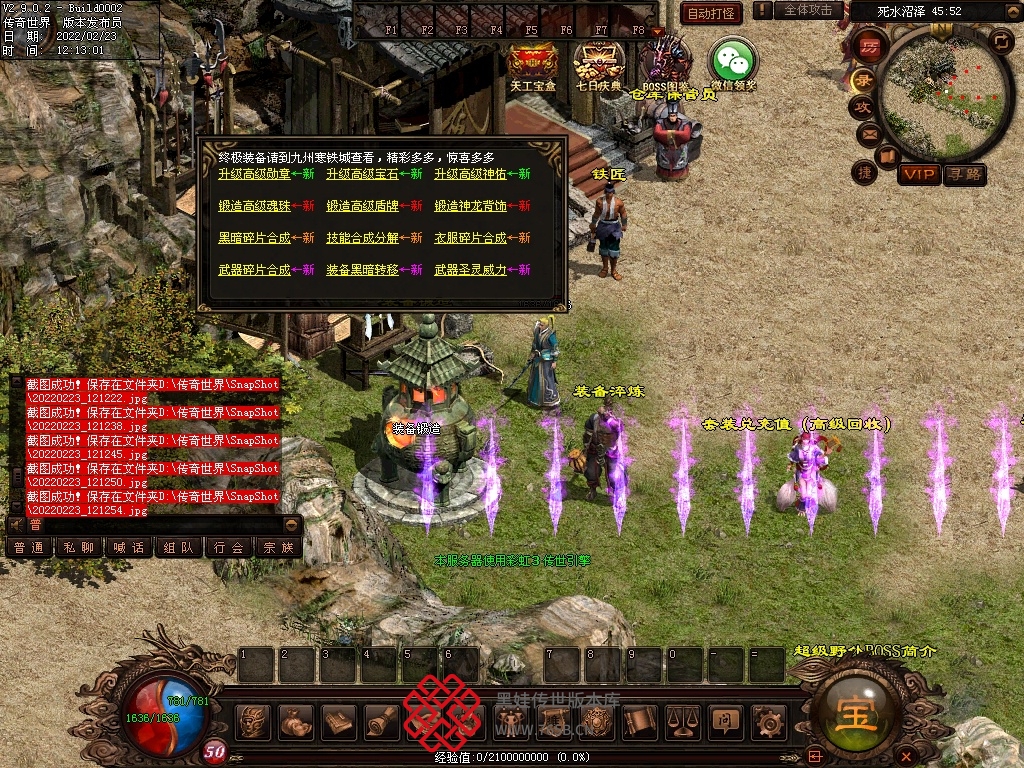1024x768 pixels.
Task: Select 武器圣灵威力 link
Action: click(471, 270)
